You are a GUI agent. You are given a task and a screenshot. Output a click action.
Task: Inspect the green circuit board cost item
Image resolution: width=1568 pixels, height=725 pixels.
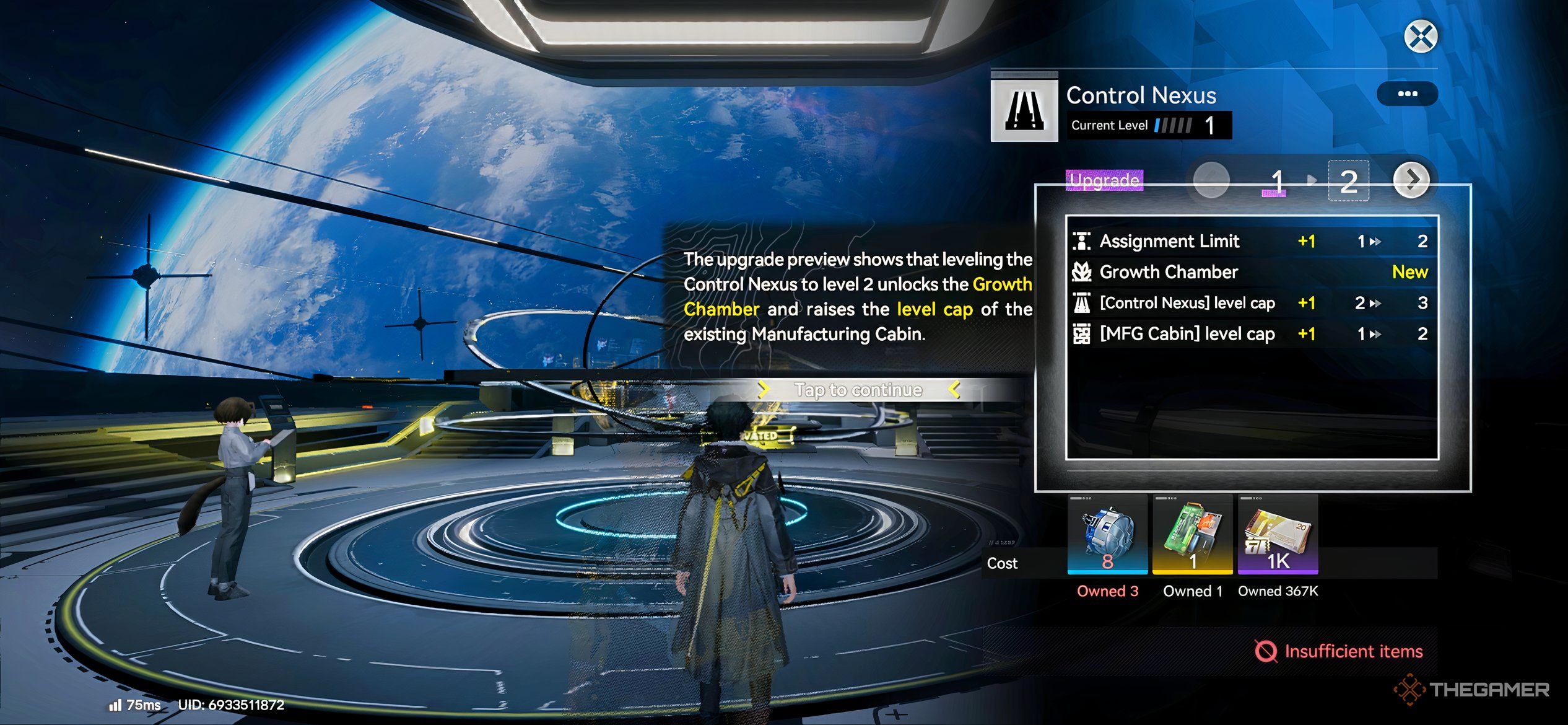click(x=1192, y=534)
